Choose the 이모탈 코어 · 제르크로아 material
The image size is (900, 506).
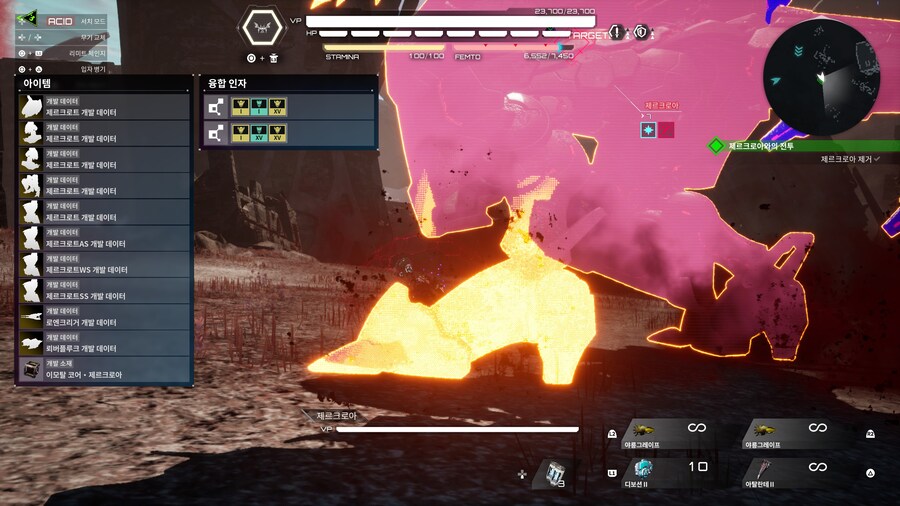click(105, 370)
